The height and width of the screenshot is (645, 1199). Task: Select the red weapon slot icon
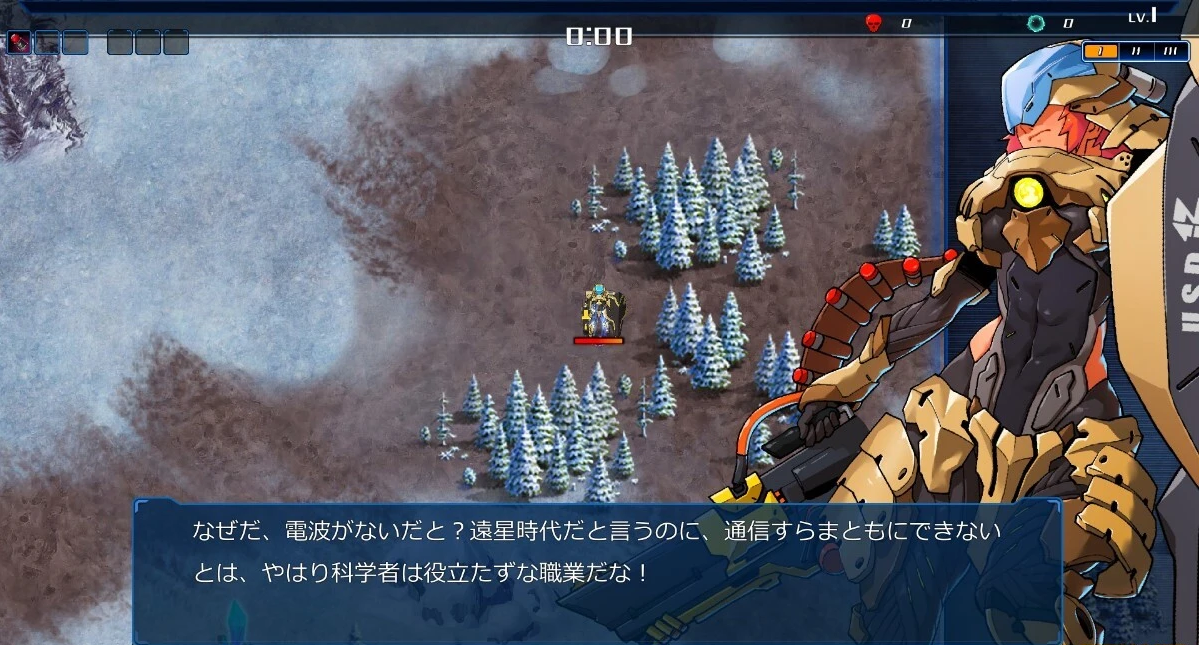(x=19, y=42)
